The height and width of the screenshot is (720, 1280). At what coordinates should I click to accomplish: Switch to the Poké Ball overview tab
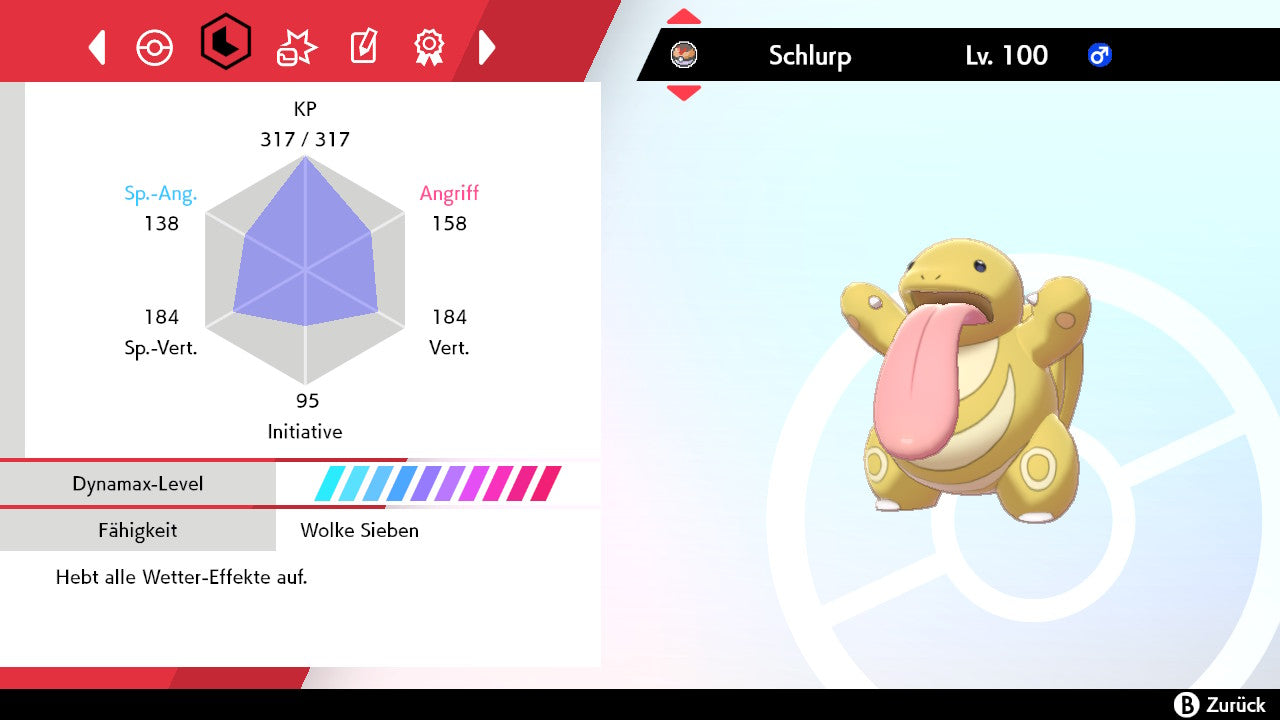[155, 47]
